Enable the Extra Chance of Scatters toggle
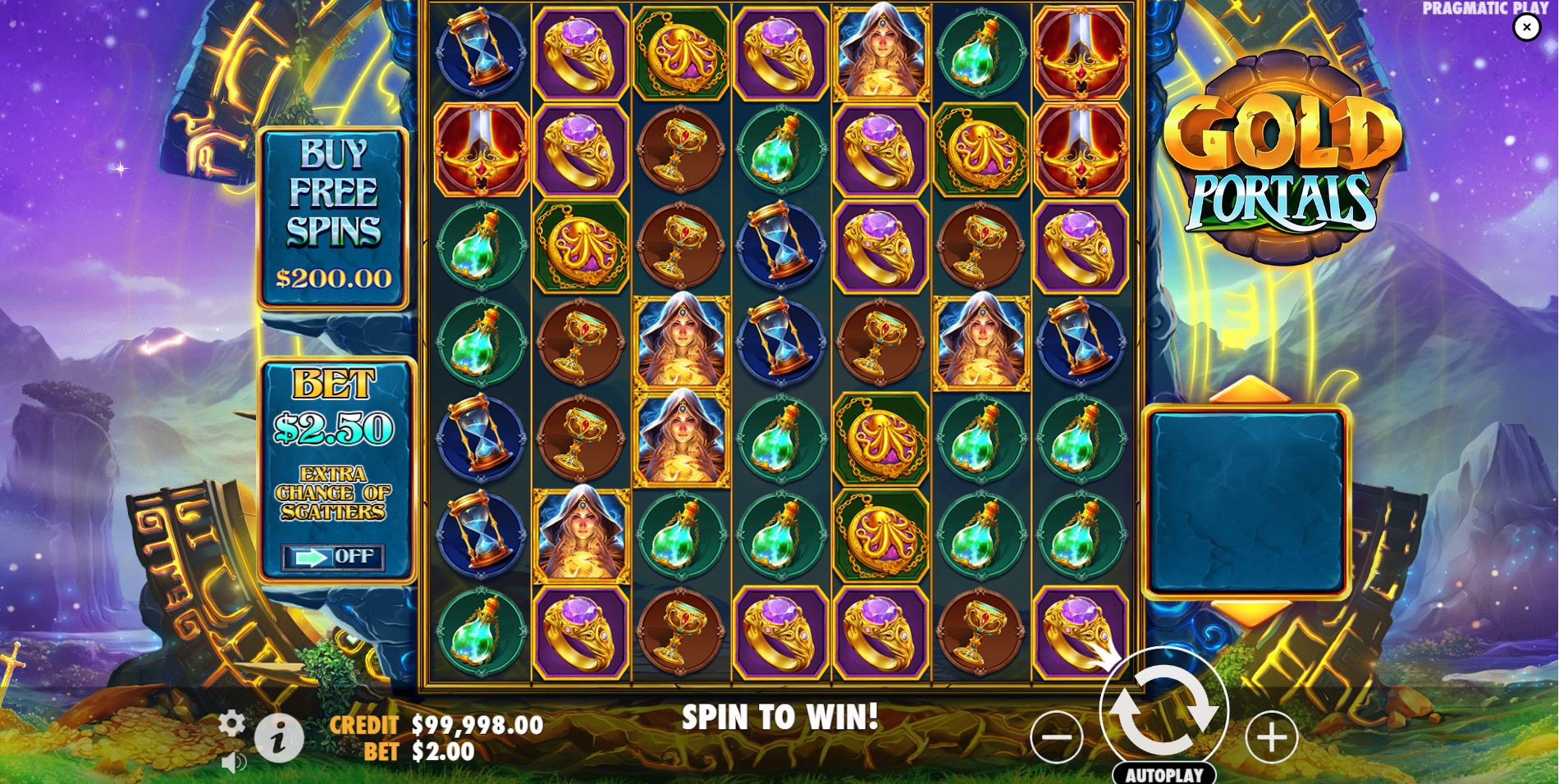The width and height of the screenshot is (1559, 784). 335,558
